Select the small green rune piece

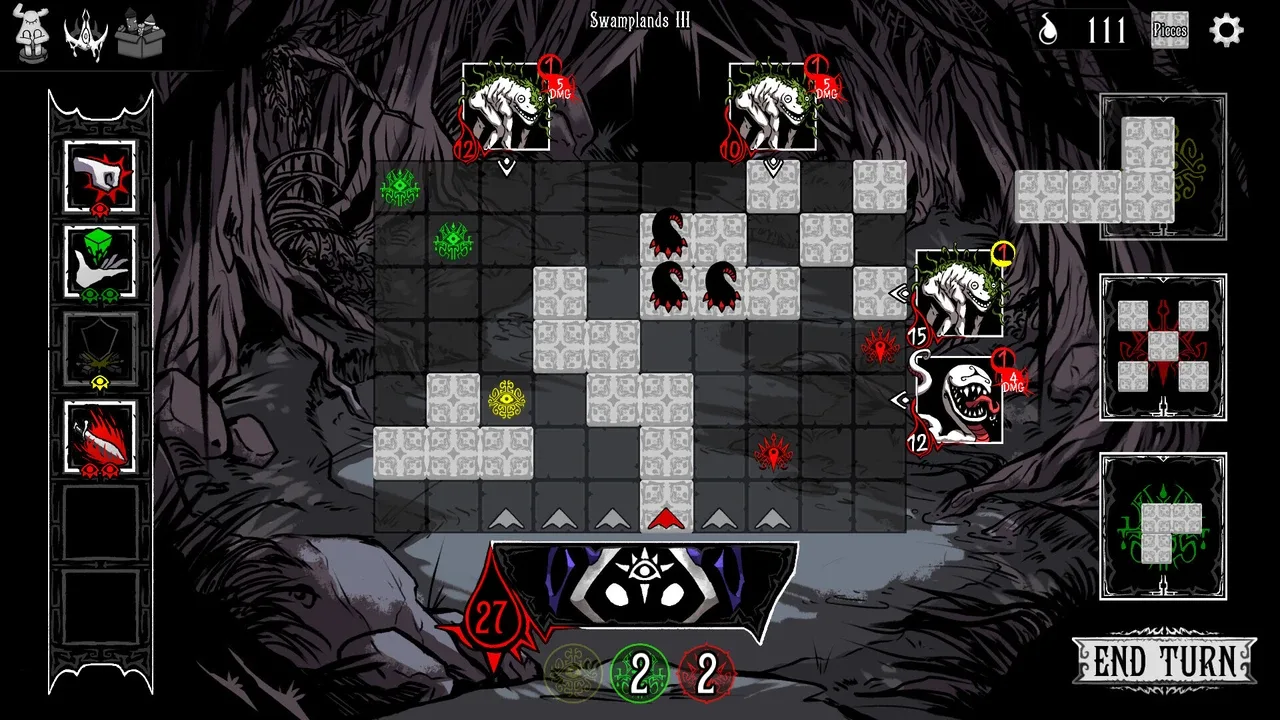(x=1163, y=526)
